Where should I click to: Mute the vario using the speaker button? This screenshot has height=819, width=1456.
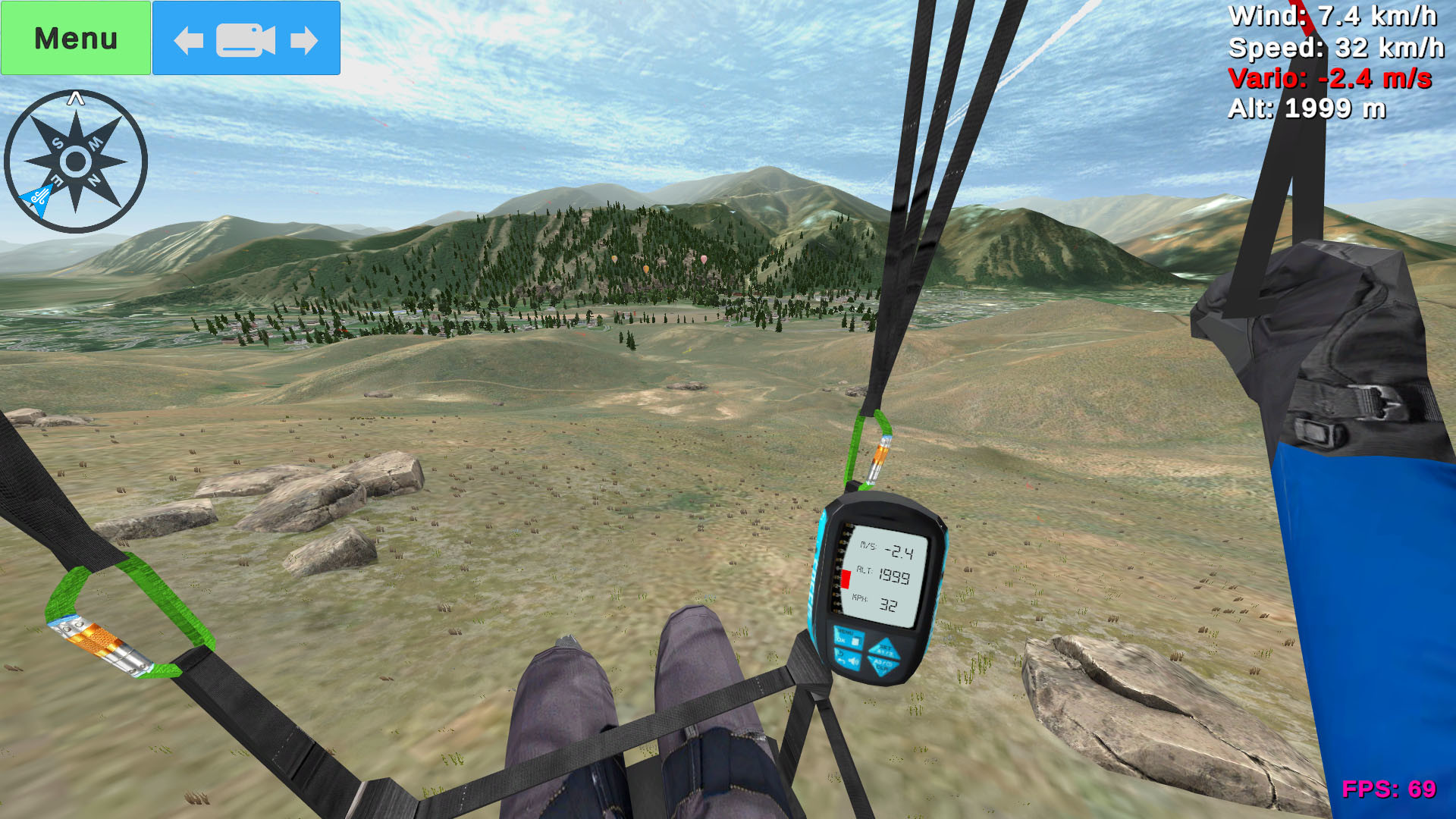(x=854, y=661)
